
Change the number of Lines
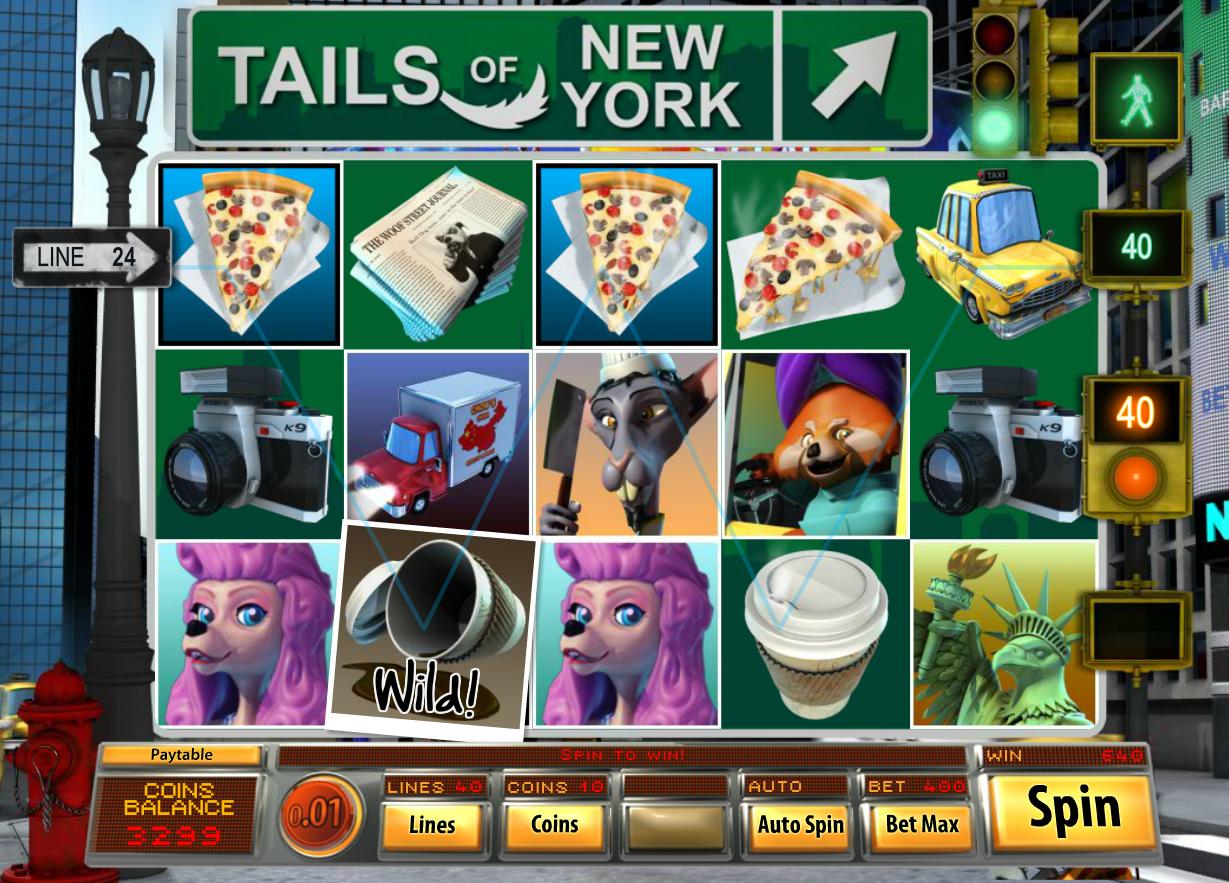[432, 825]
